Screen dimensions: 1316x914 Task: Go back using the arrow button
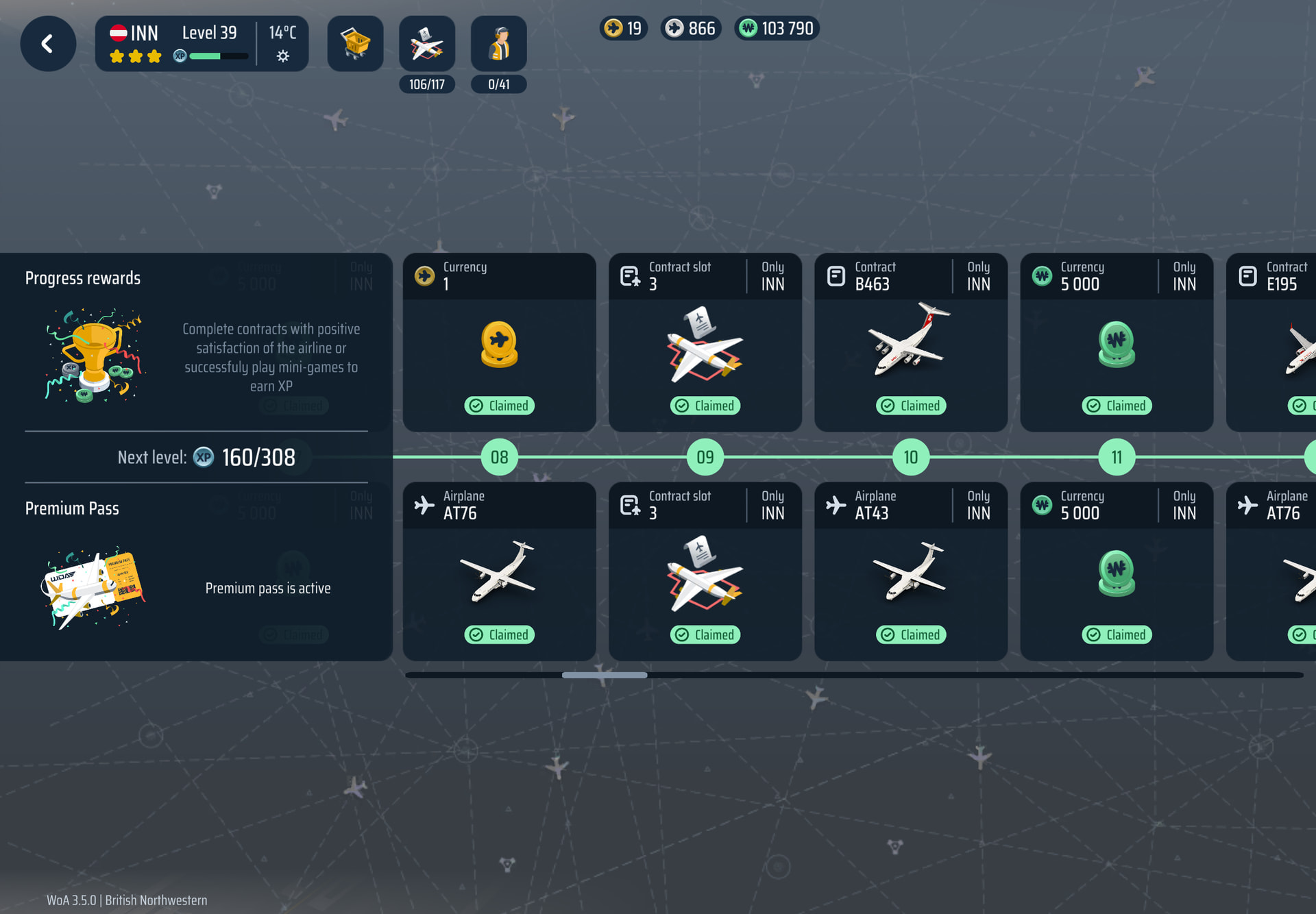(48, 44)
